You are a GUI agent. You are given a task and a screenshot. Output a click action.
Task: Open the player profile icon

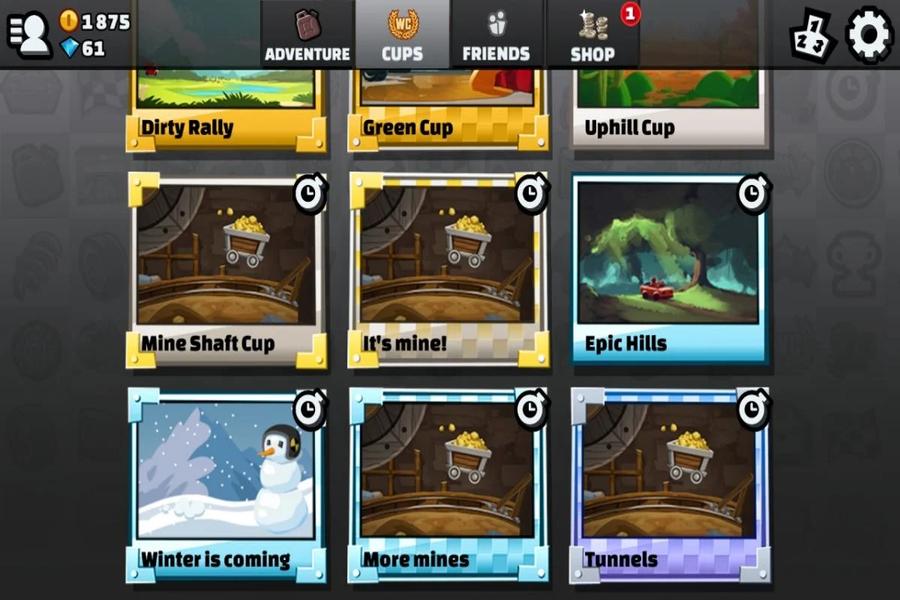pos(30,35)
